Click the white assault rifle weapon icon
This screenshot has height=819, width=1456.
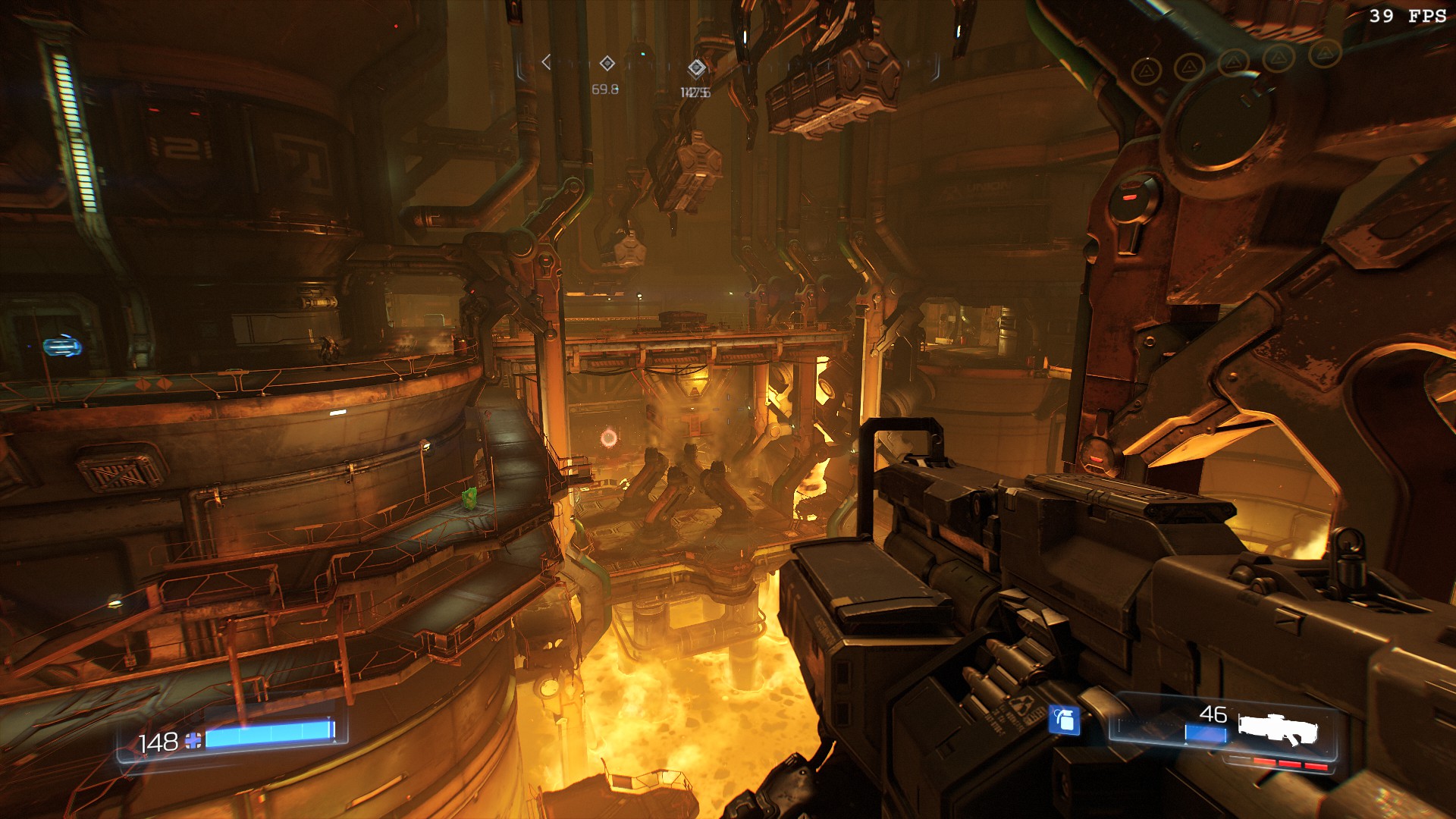[x=1279, y=729]
